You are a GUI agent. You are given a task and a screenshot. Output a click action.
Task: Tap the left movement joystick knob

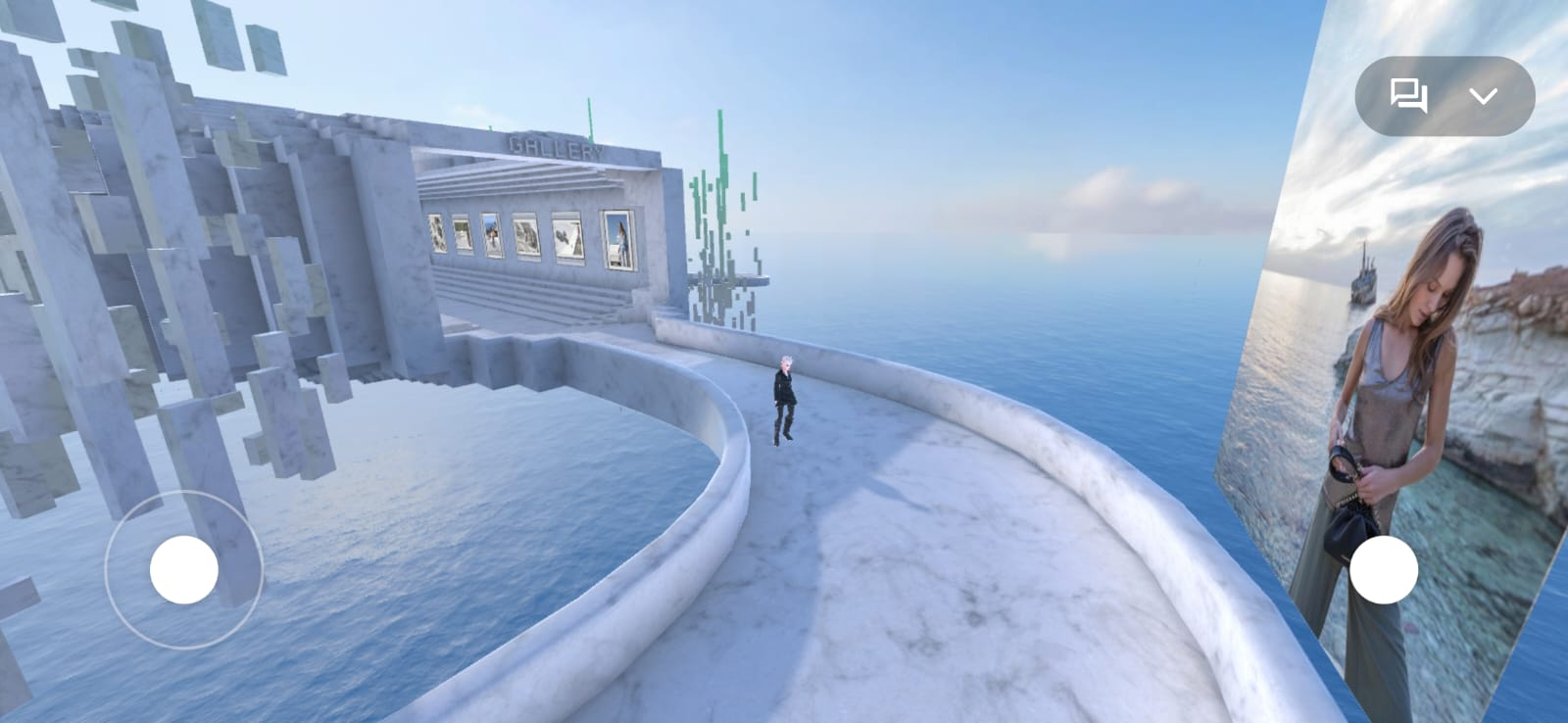(184, 569)
